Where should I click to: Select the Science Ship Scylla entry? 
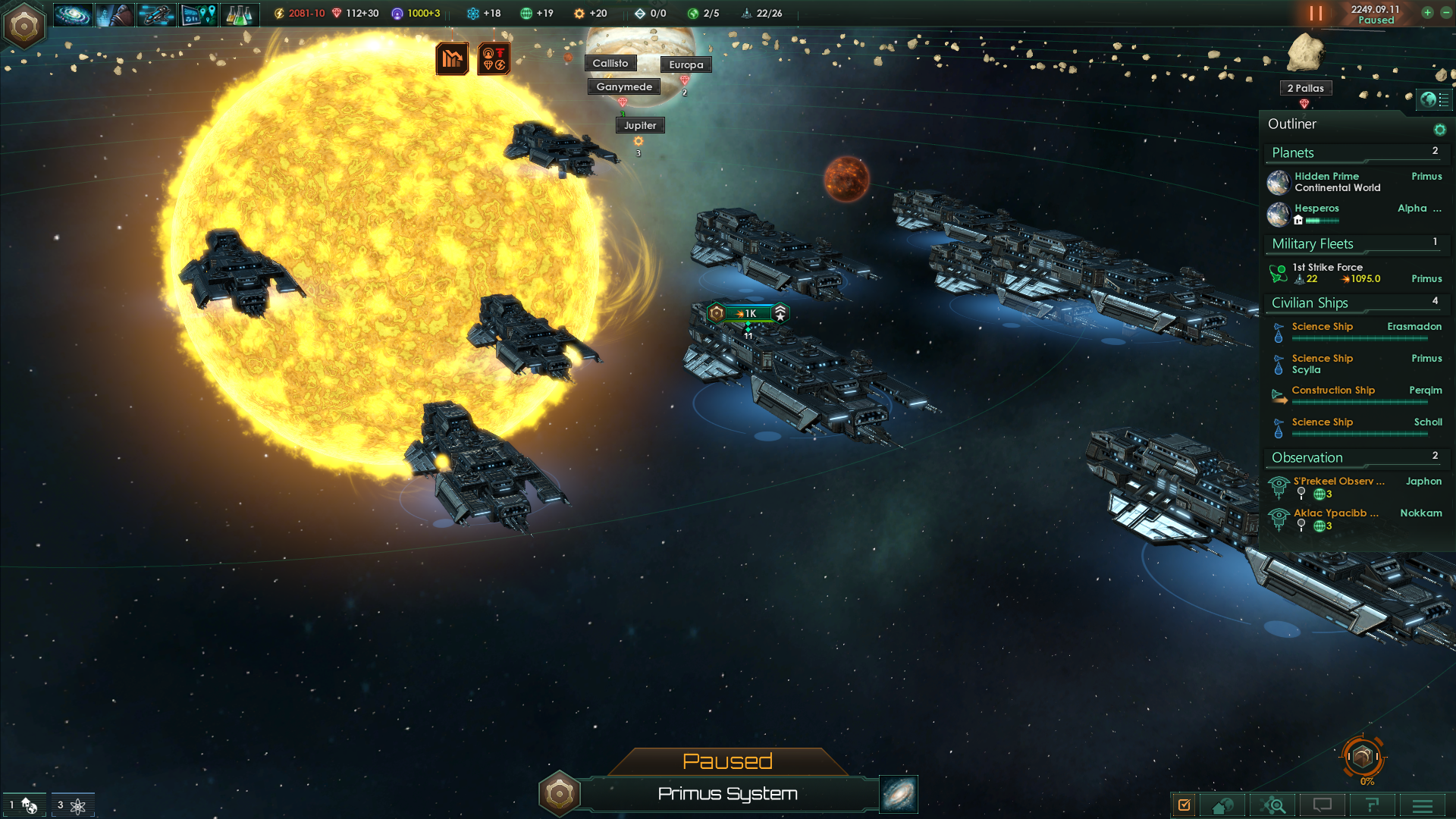1323,364
